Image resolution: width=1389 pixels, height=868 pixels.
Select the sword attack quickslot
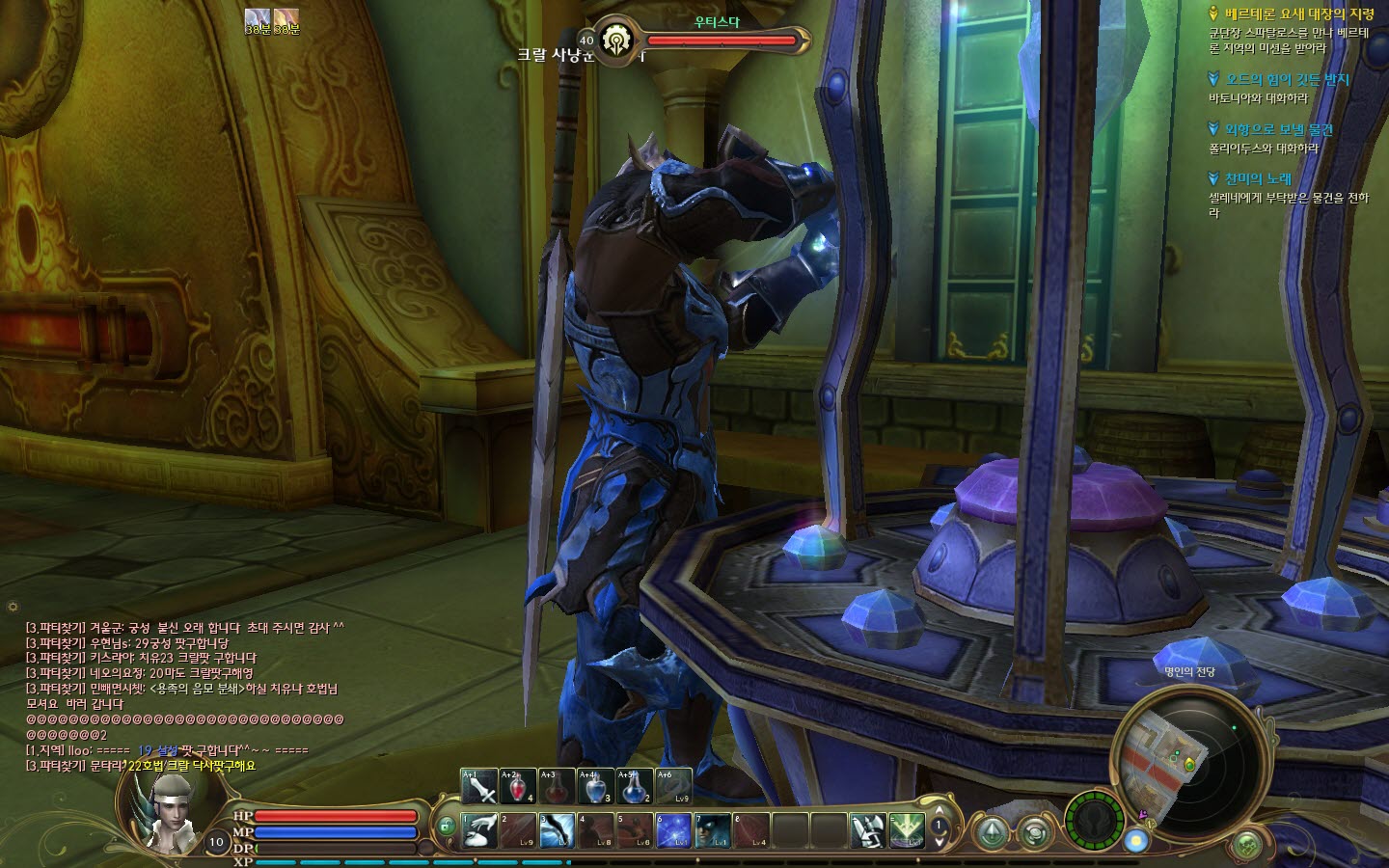[x=479, y=787]
